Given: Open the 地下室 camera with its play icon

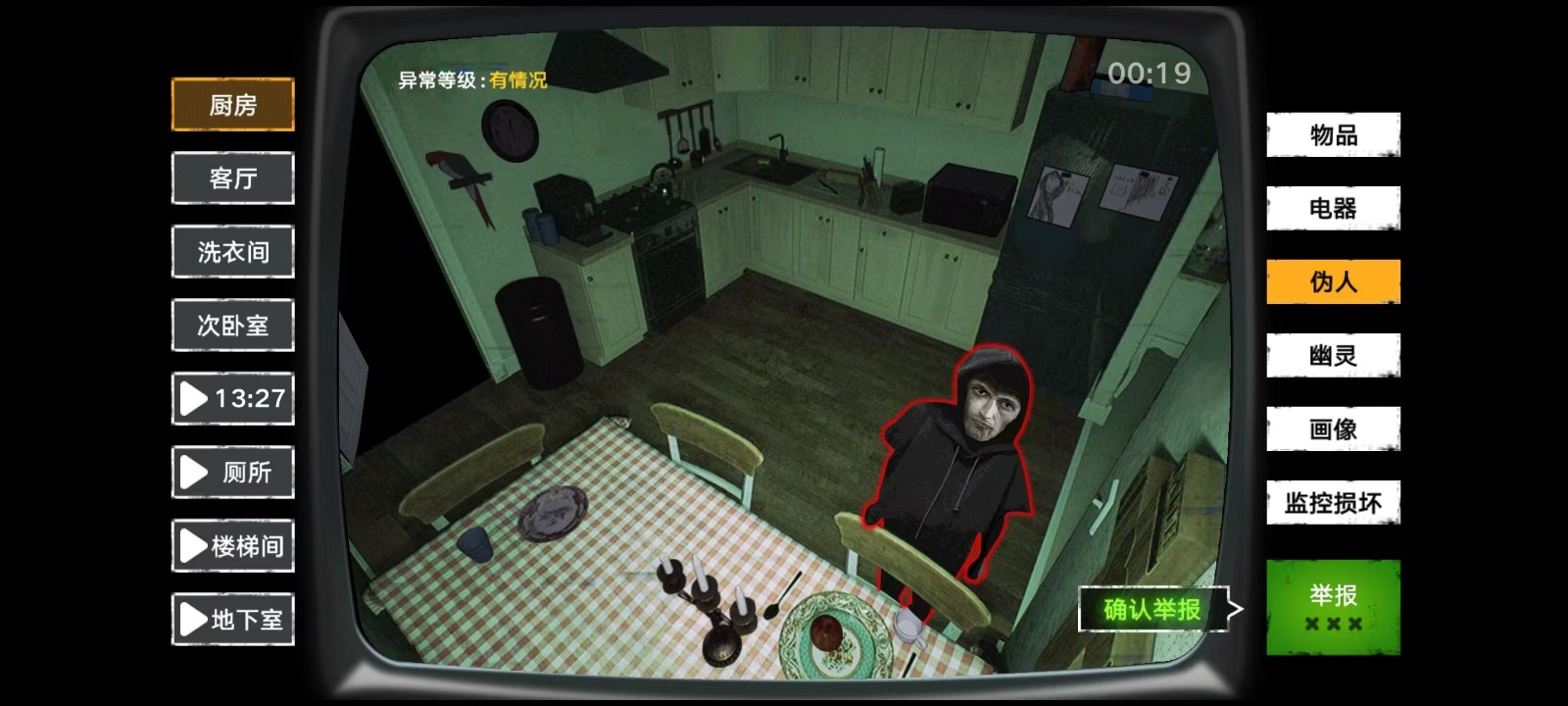Looking at the screenshot, I should pos(193,619).
